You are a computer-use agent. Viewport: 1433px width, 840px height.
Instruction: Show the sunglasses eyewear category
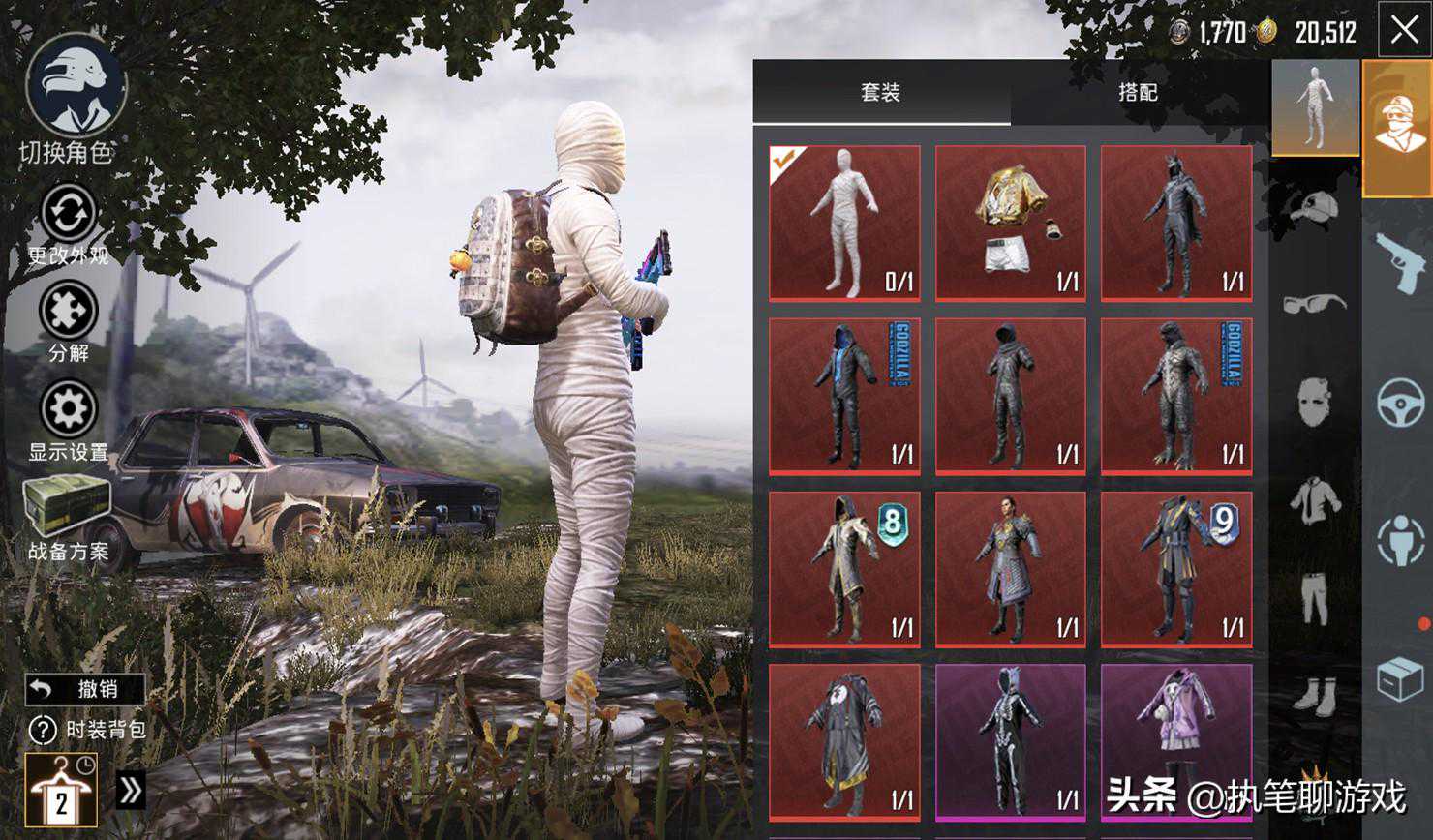[1315, 304]
